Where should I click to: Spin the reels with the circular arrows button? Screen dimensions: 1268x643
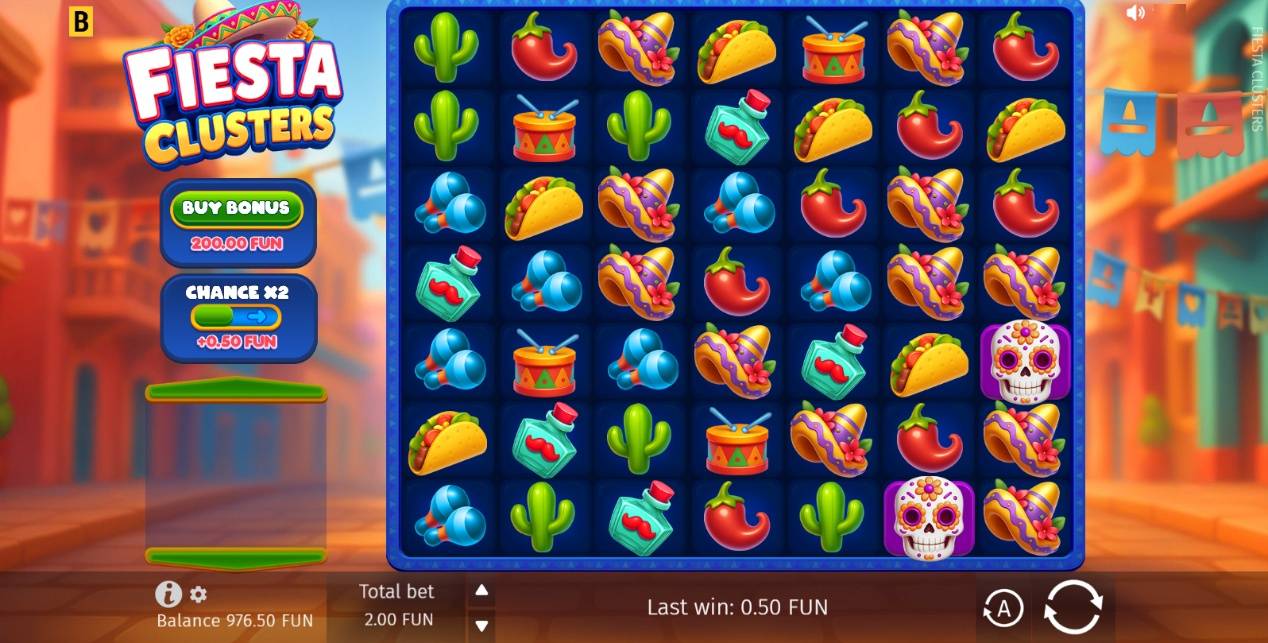pyautogui.click(x=1073, y=606)
